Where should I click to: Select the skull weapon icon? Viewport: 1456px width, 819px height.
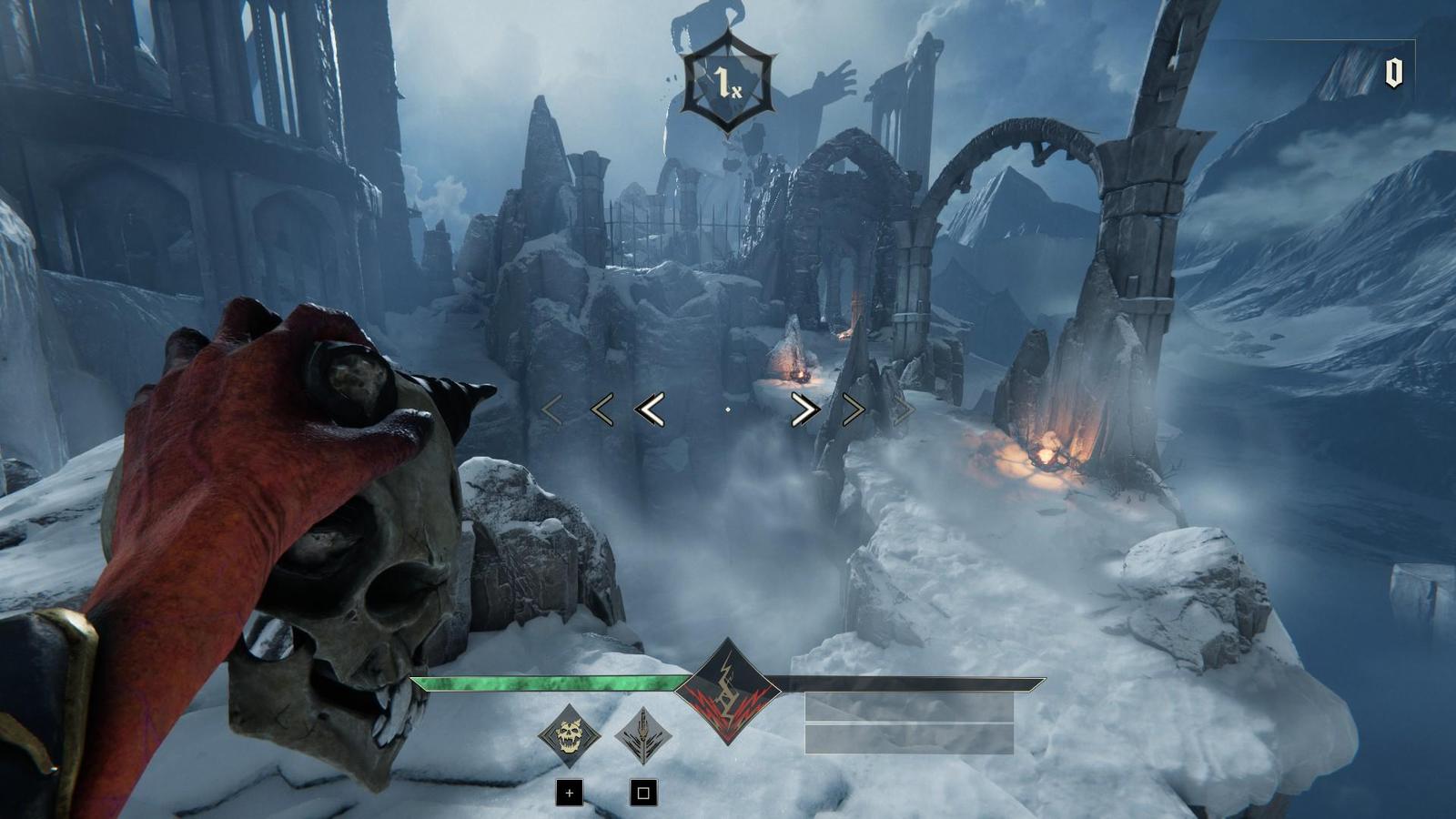click(x=569, y=735)
